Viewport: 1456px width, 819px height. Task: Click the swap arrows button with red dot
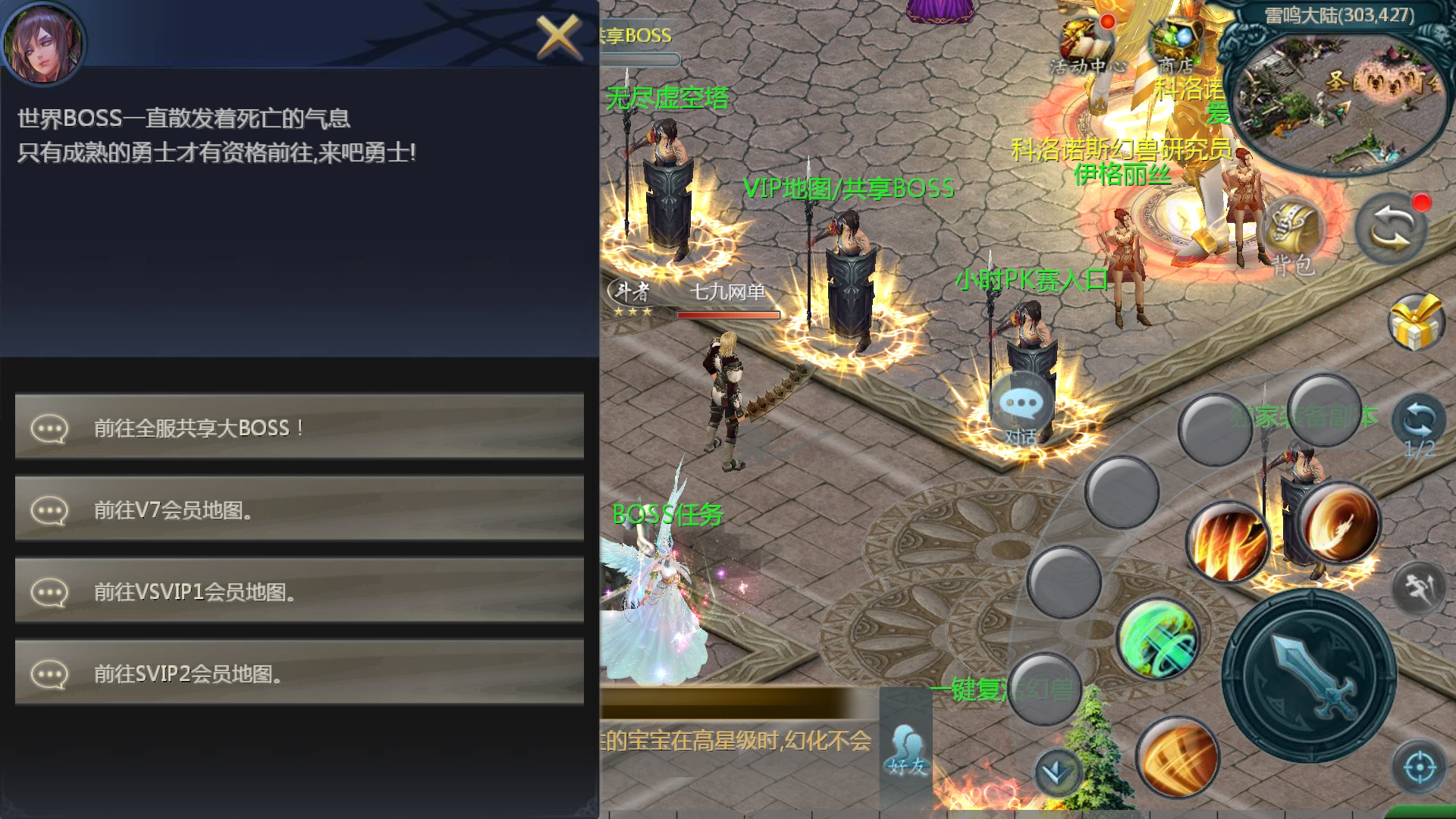pos(1392,227)
